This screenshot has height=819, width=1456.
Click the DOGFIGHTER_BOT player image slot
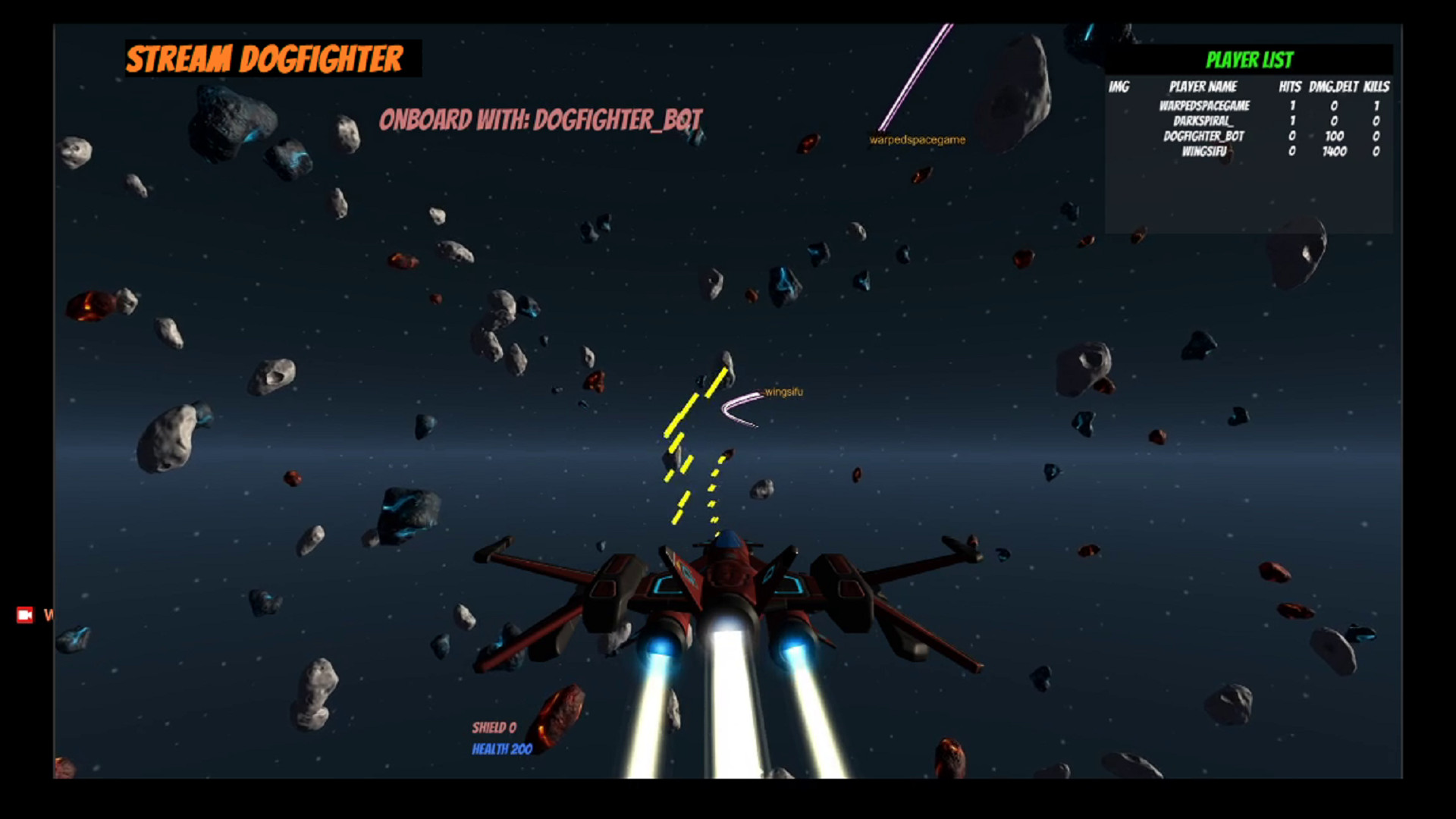[x=1118, y=136]
